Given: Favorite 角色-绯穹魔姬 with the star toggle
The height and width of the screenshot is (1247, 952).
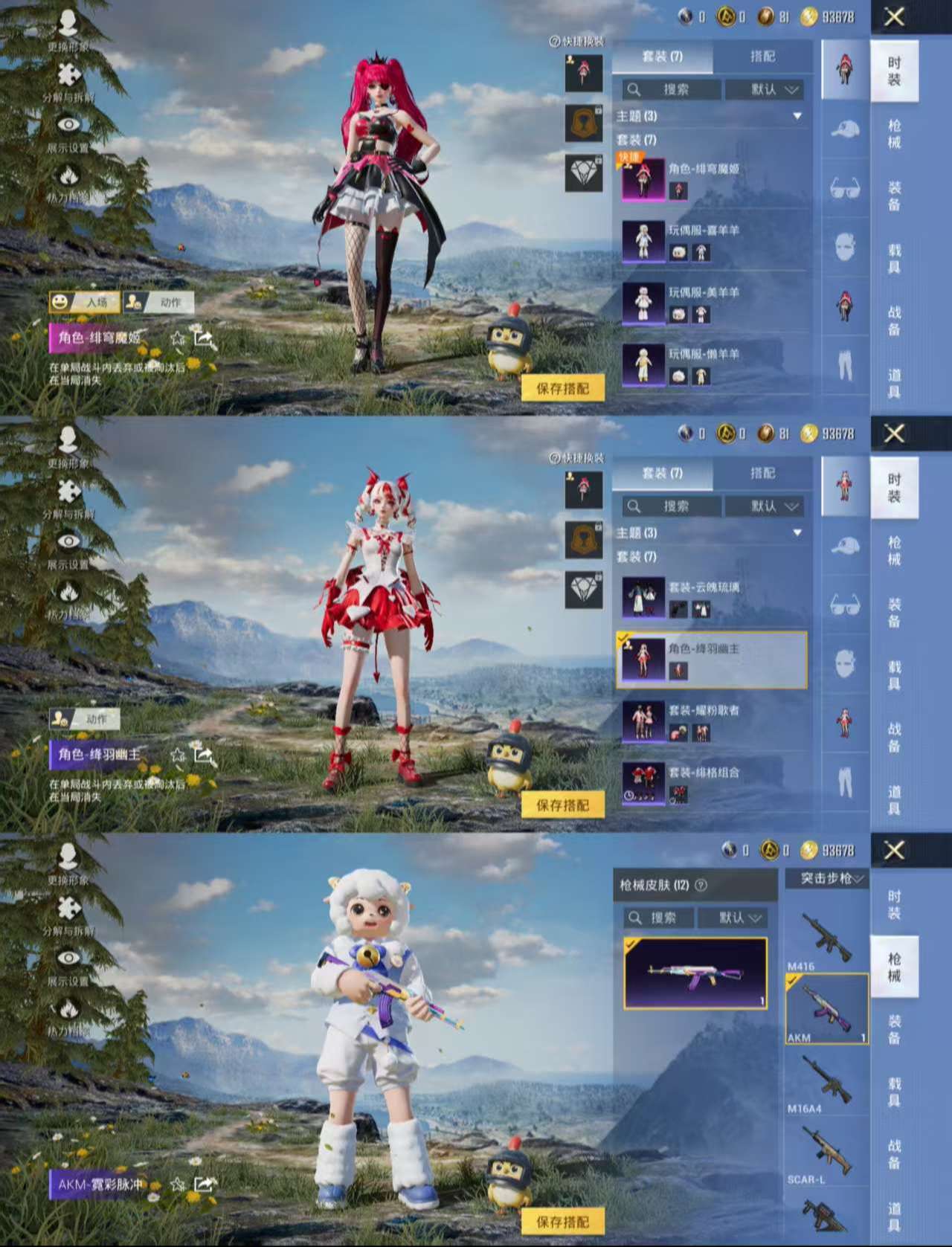Looking at the screenshot, I should click(x=176, y=339).
